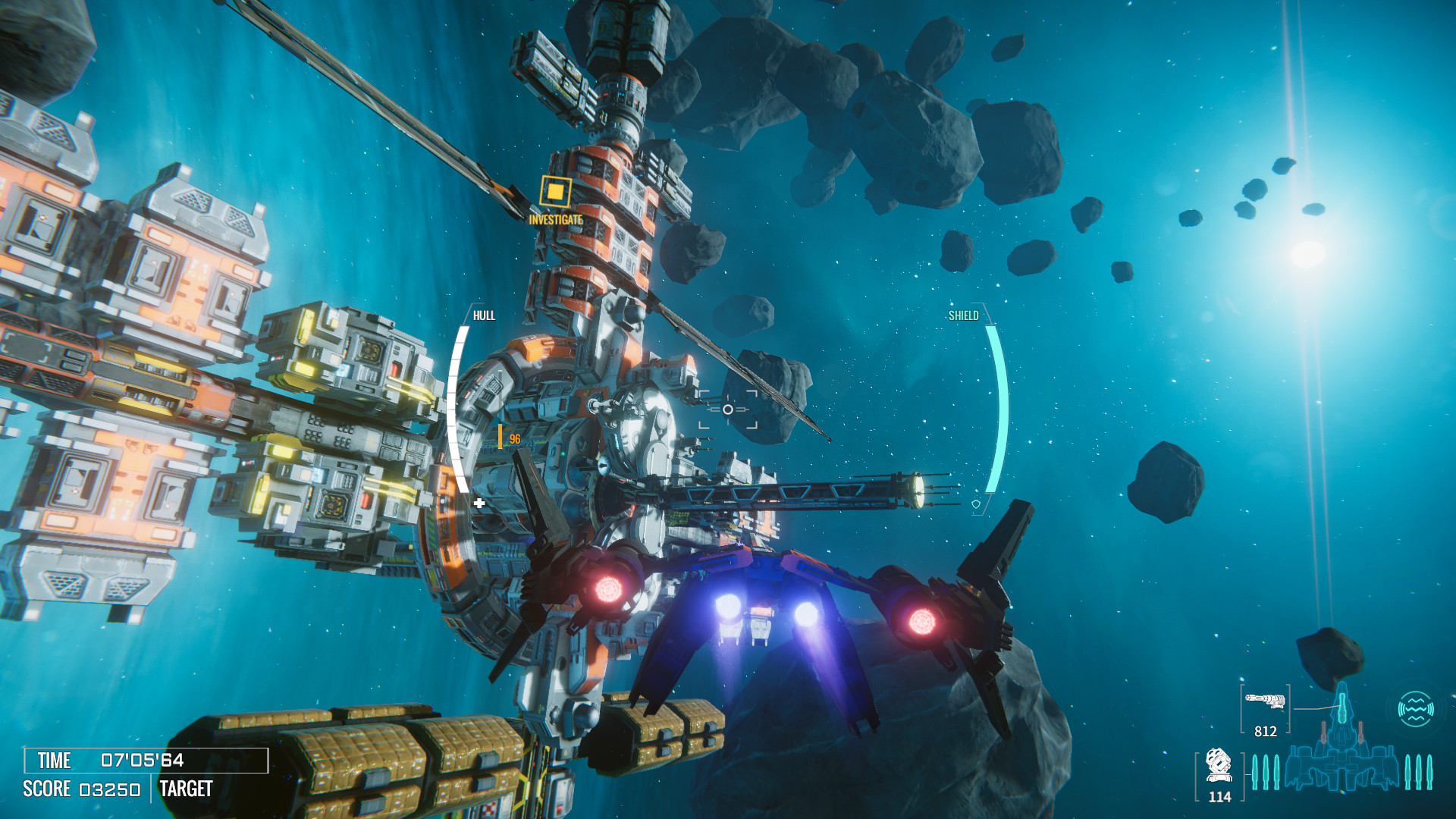Select the missile launcher weapon icon
The height and width of the screenshot is (819, 1456).
[x=1219, y=765]
